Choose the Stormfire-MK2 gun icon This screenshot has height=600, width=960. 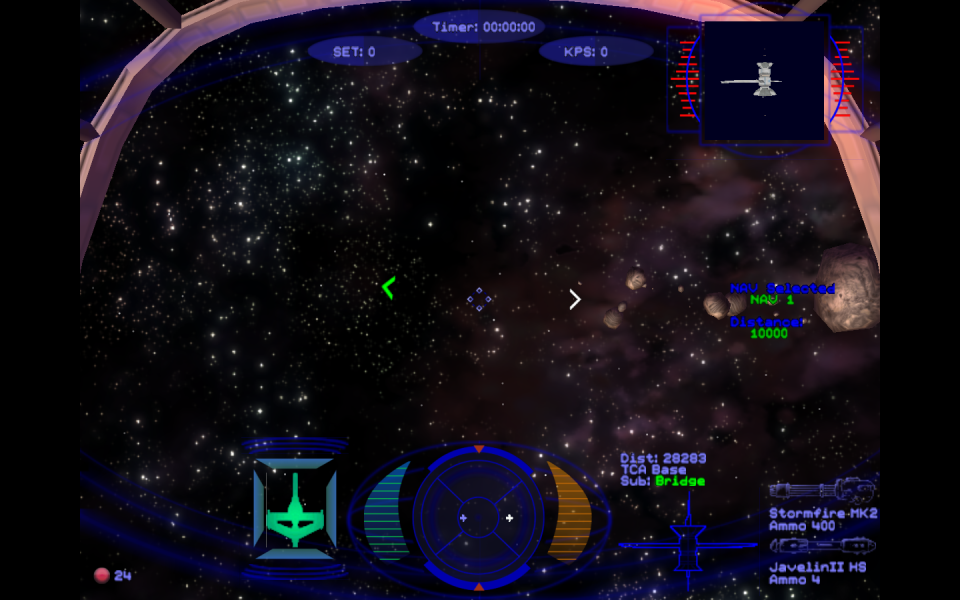(822, 491)
